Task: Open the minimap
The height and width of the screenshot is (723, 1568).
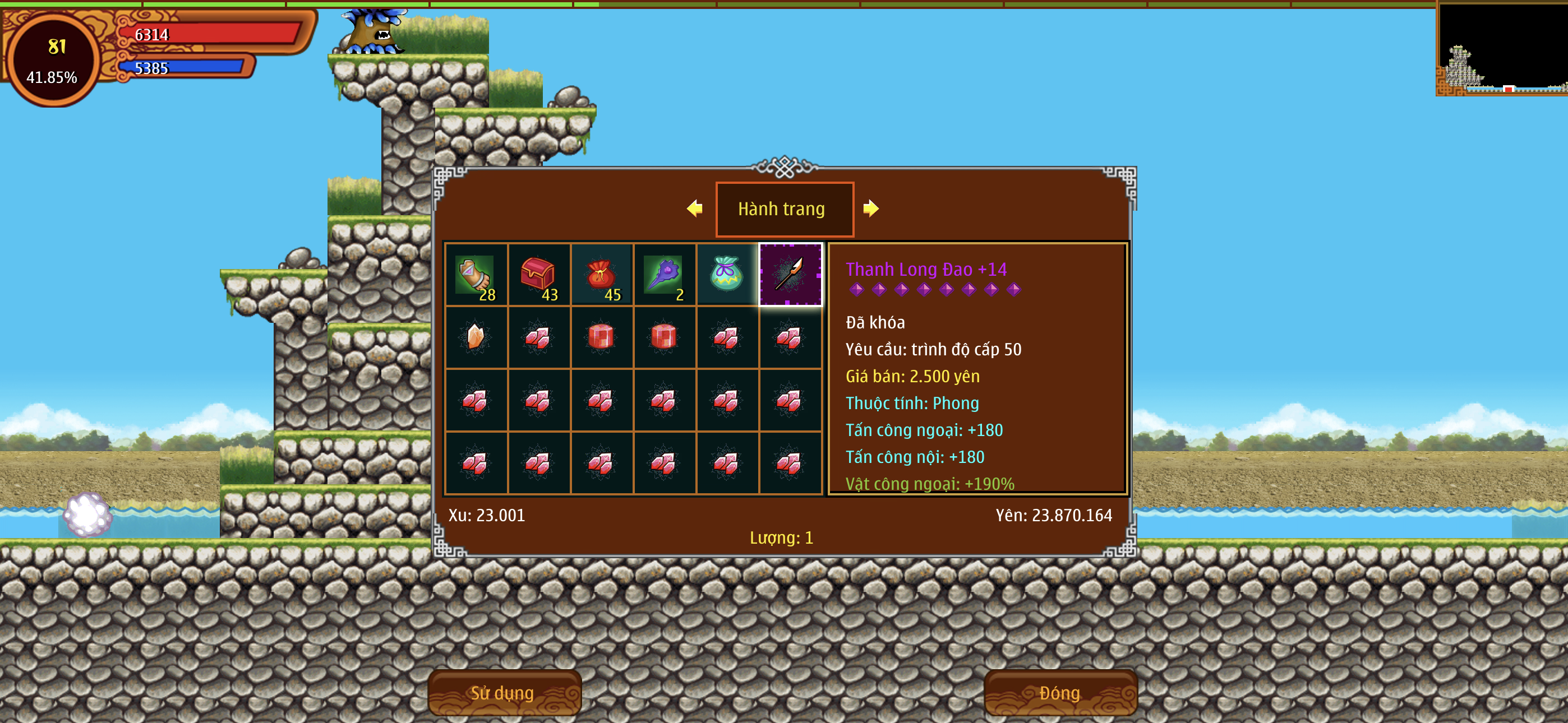Action: (1501, 49)
